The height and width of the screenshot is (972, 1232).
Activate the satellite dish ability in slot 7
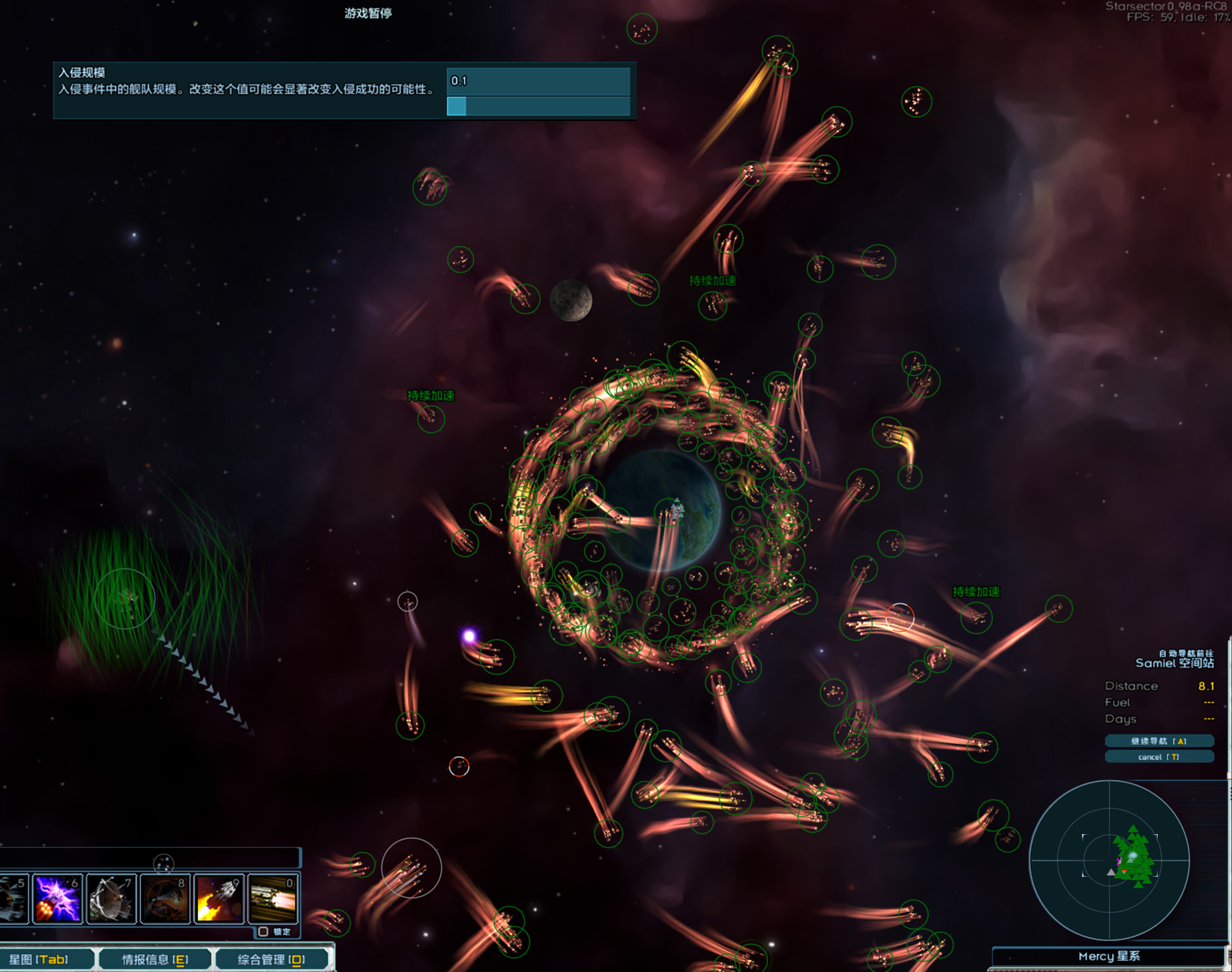click(x=112, y=899)
